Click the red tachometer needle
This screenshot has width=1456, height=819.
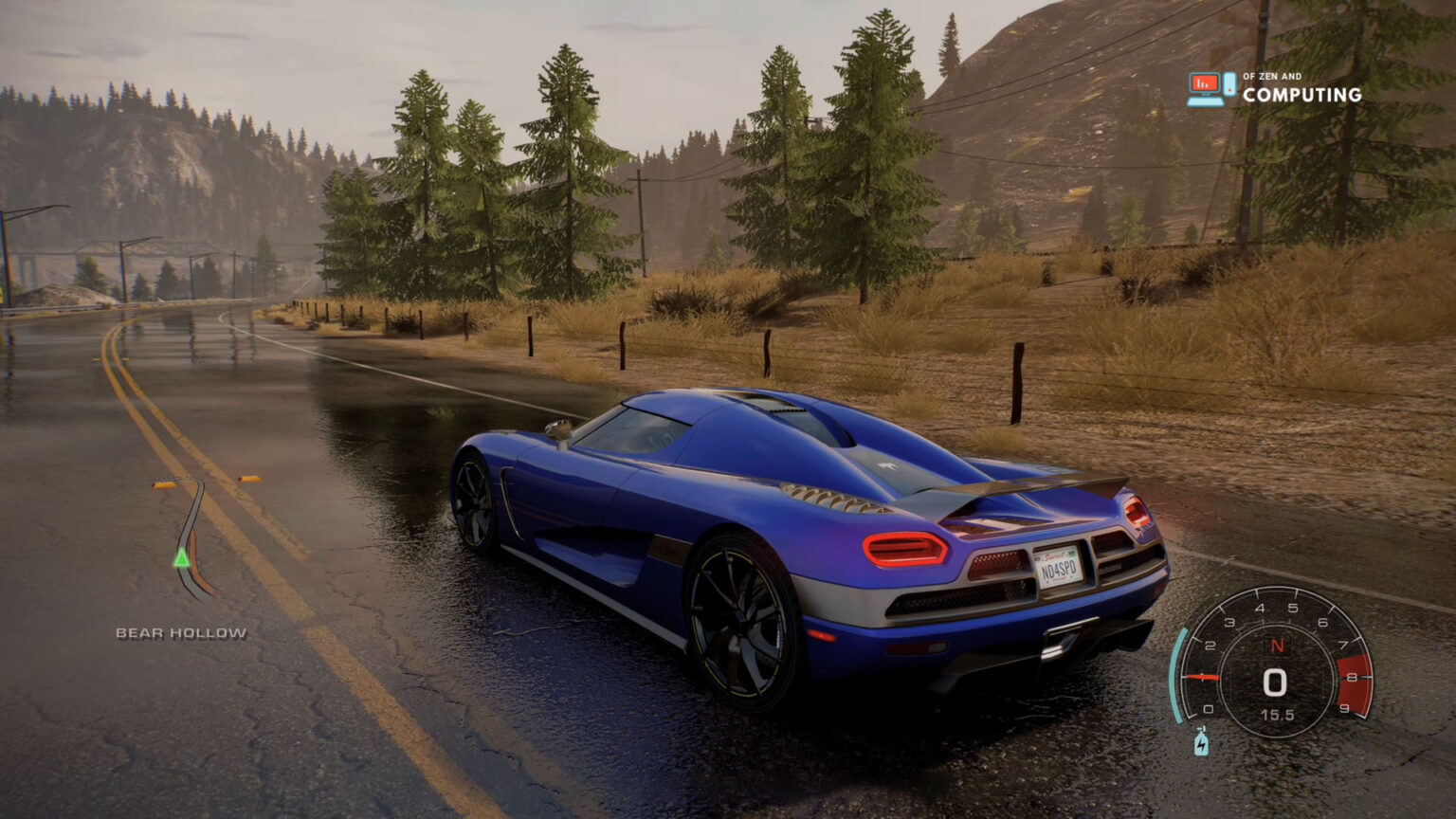1202,676
